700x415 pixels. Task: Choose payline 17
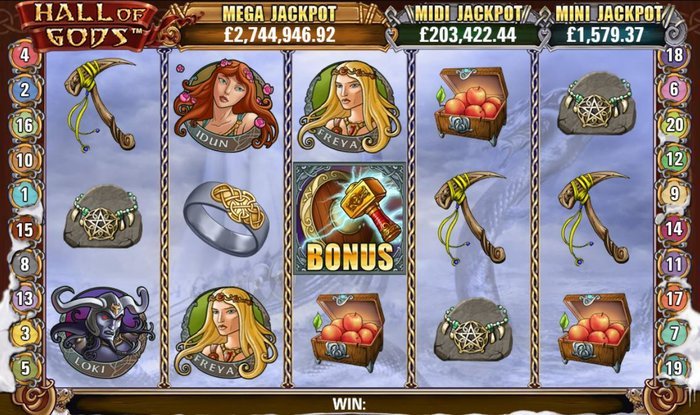(675, 298)
